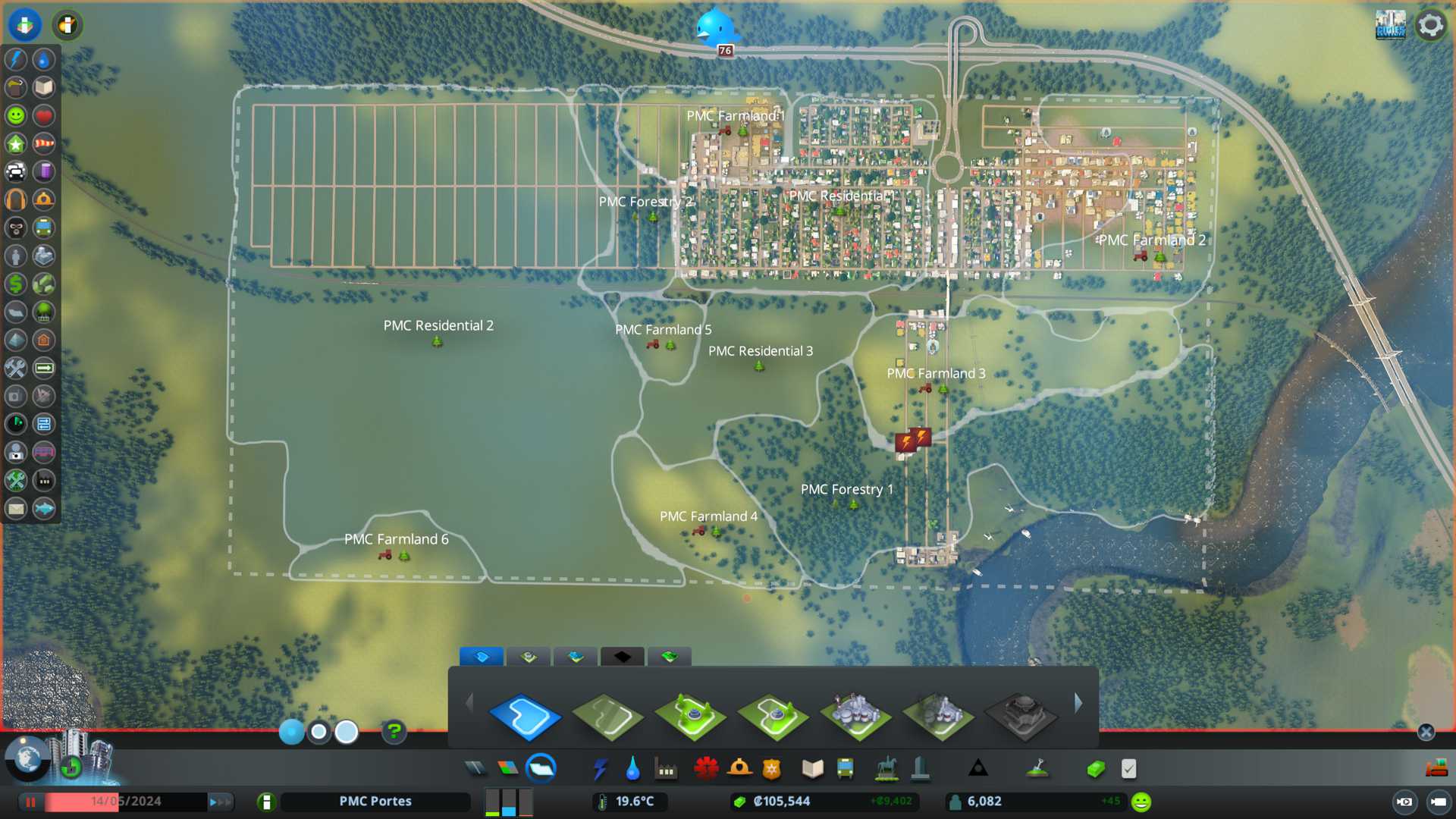The height and width of the screenshot is (819, 1456).
Task: Open the Public Transport bus menu
Action: coord(845,769)
